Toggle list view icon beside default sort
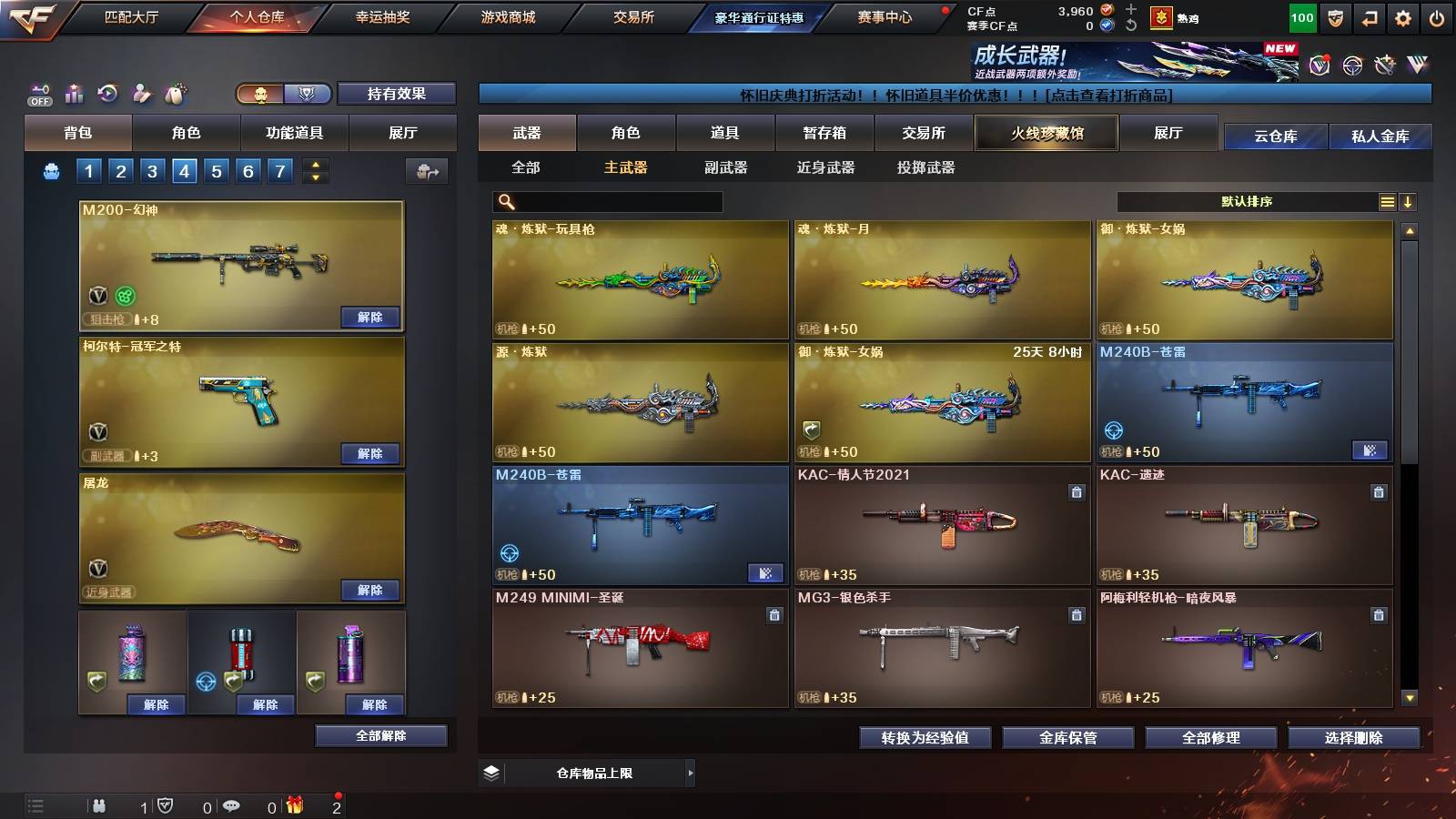 point(1387,201)
